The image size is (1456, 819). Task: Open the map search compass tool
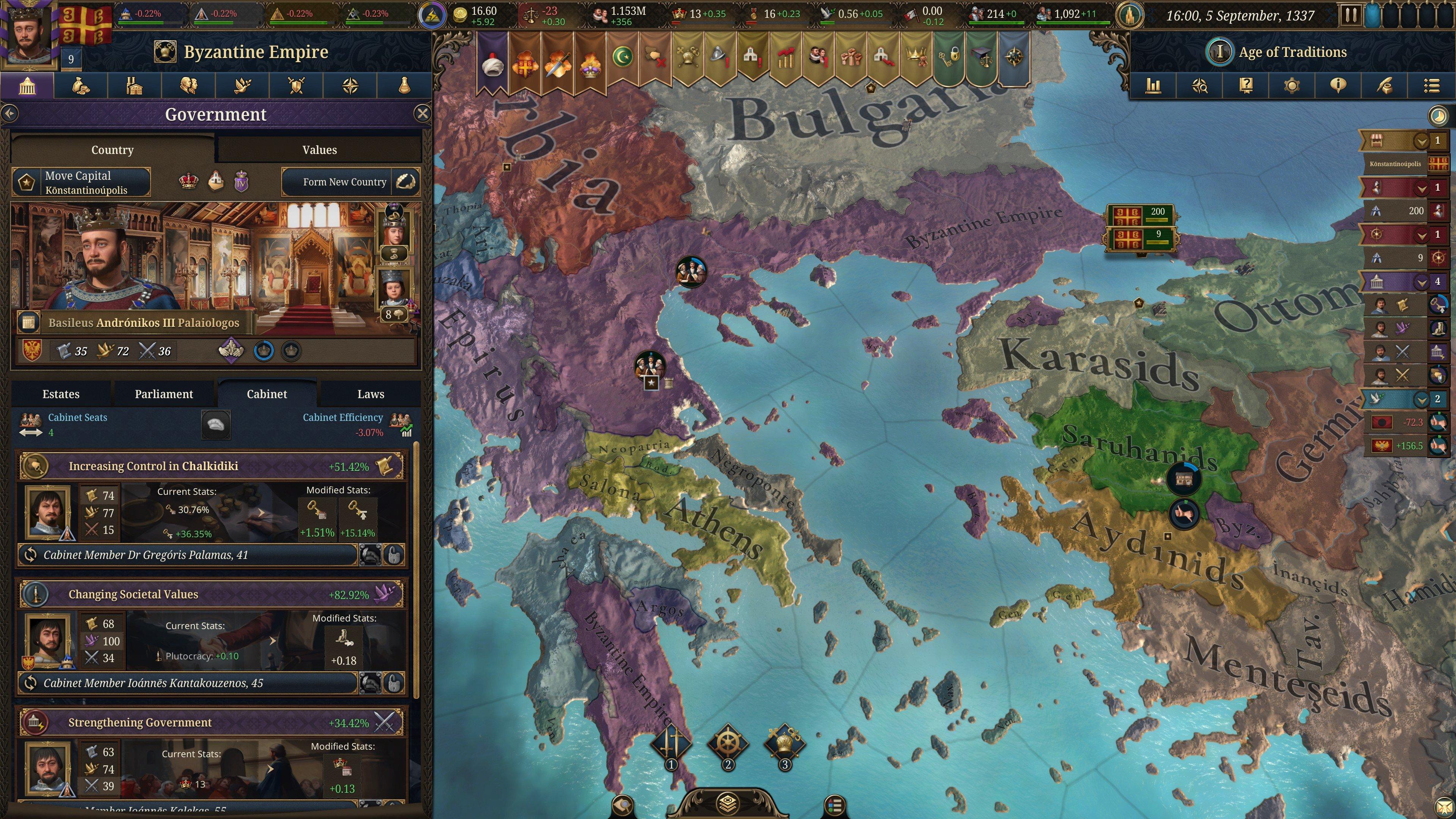coord(1200,86)
